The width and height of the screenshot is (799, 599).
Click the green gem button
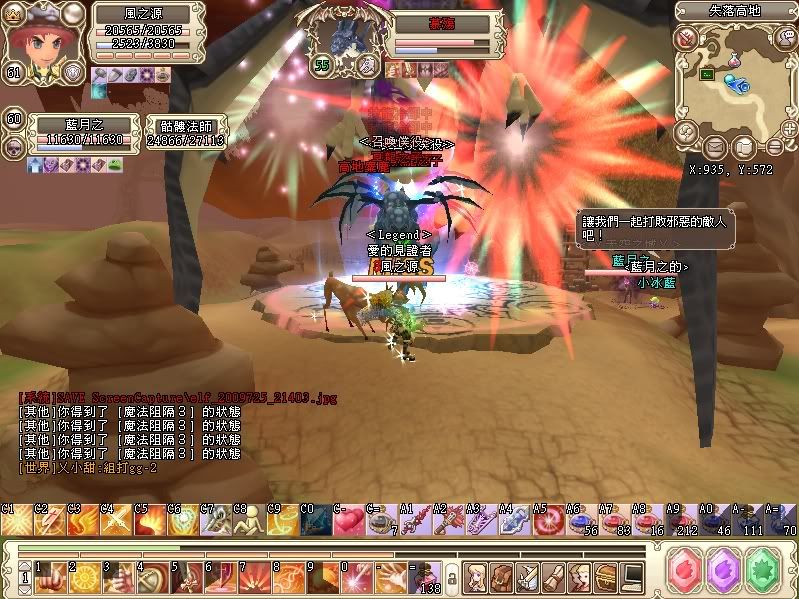pos(764,572)
